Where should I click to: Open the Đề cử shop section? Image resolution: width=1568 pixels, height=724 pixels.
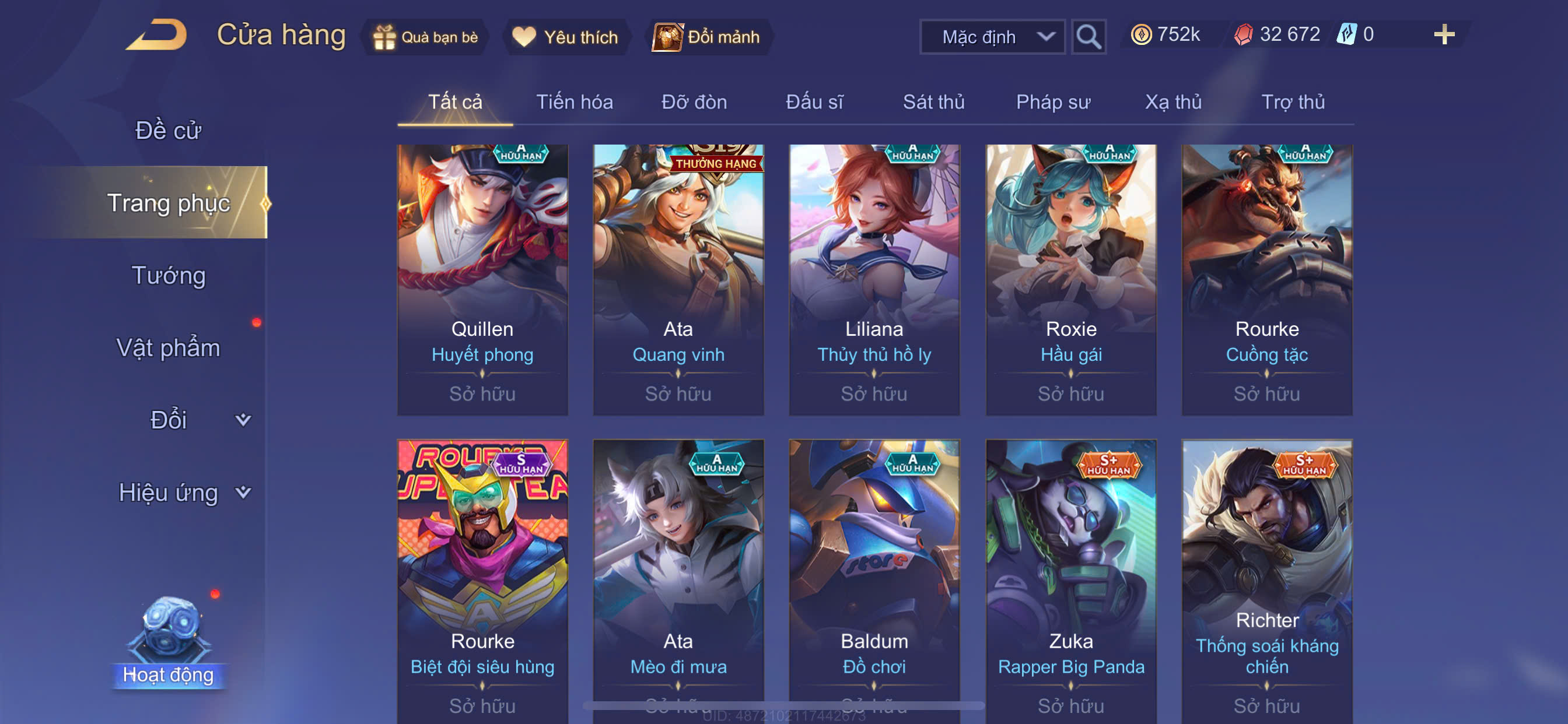(x=168, y=130)
